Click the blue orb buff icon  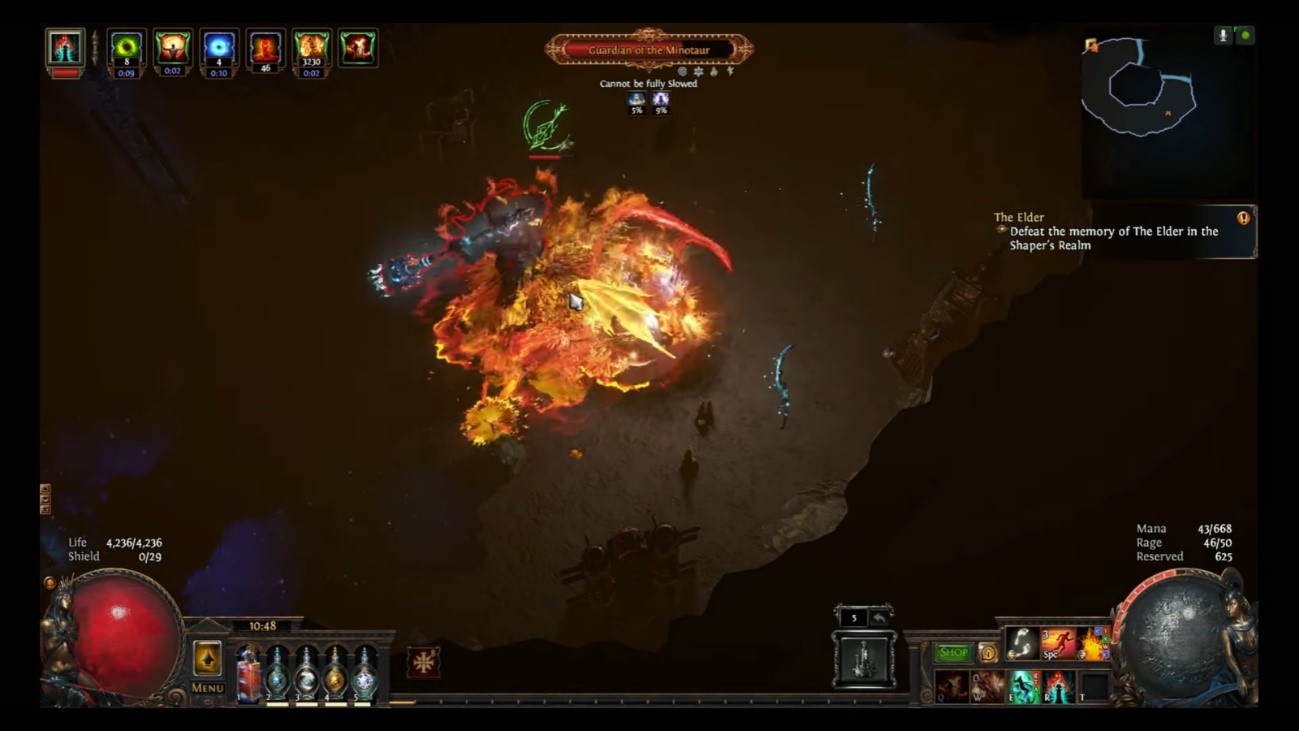click(x=218, y=48)
